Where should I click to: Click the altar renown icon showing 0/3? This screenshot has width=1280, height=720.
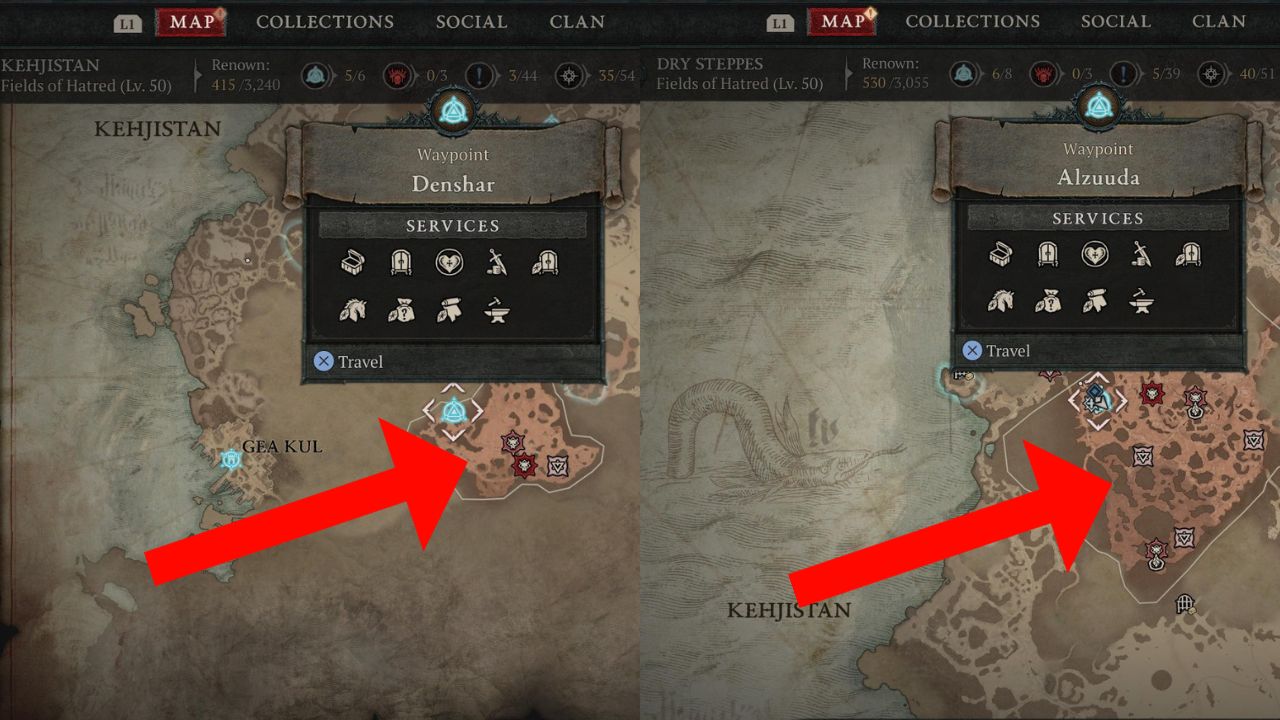(397, 74)
